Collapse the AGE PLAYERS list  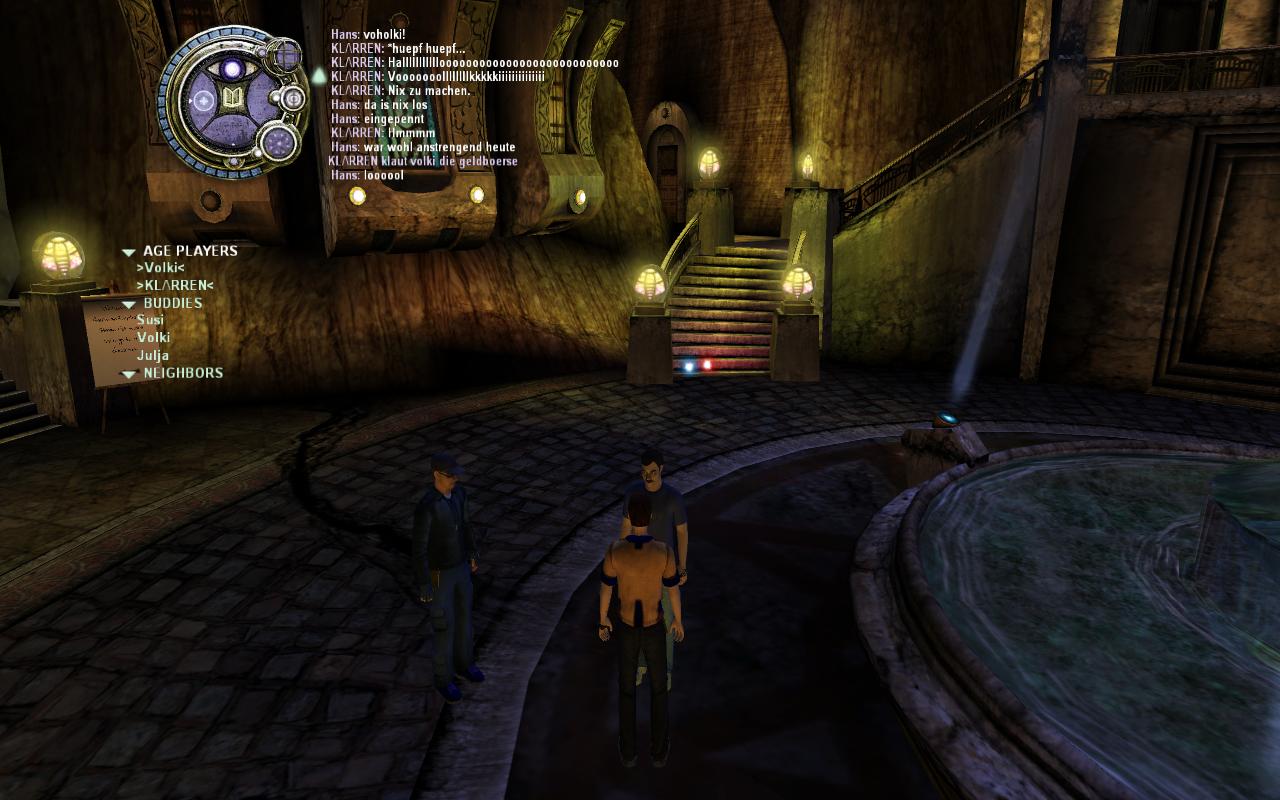(x=129, y=252)
